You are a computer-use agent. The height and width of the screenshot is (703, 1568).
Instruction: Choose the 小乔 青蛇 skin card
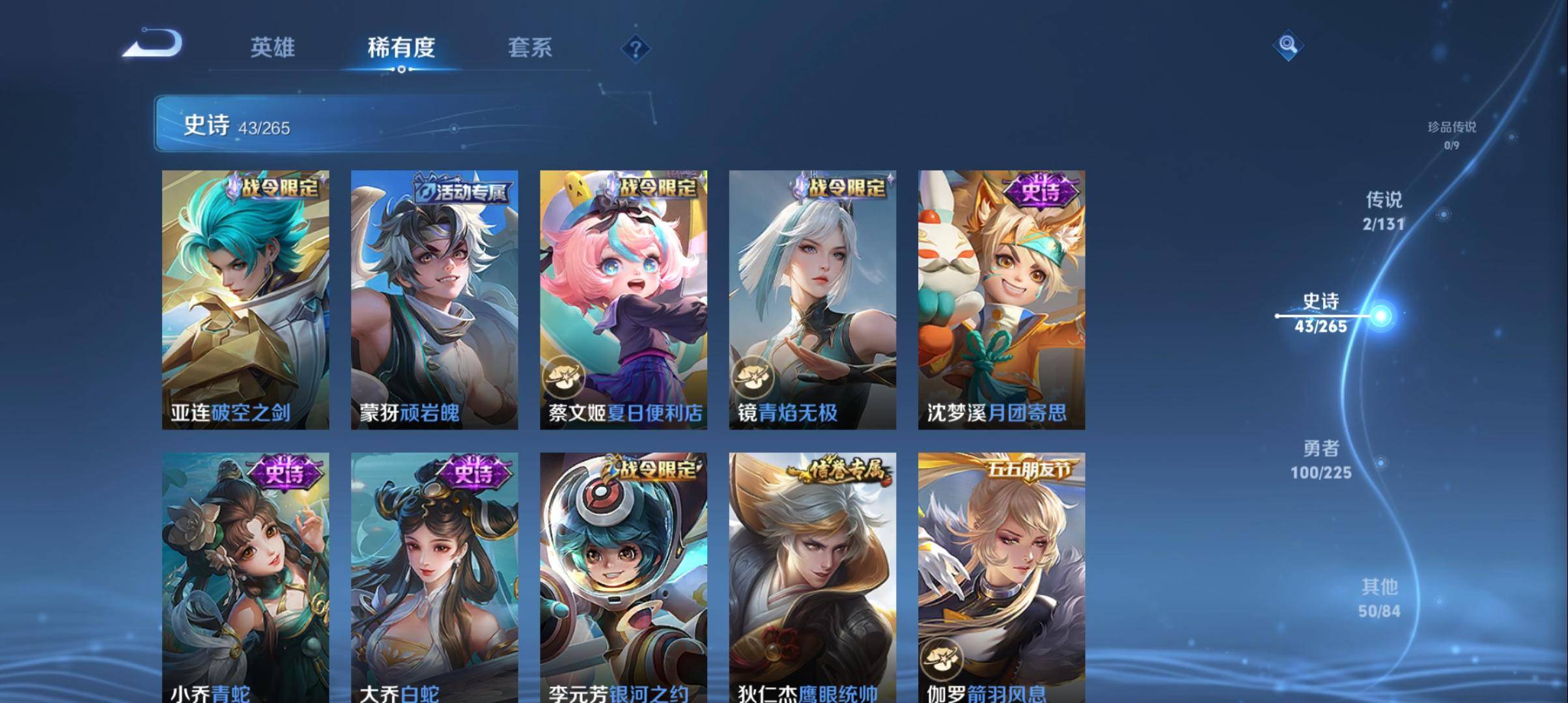tap(245, 576)
